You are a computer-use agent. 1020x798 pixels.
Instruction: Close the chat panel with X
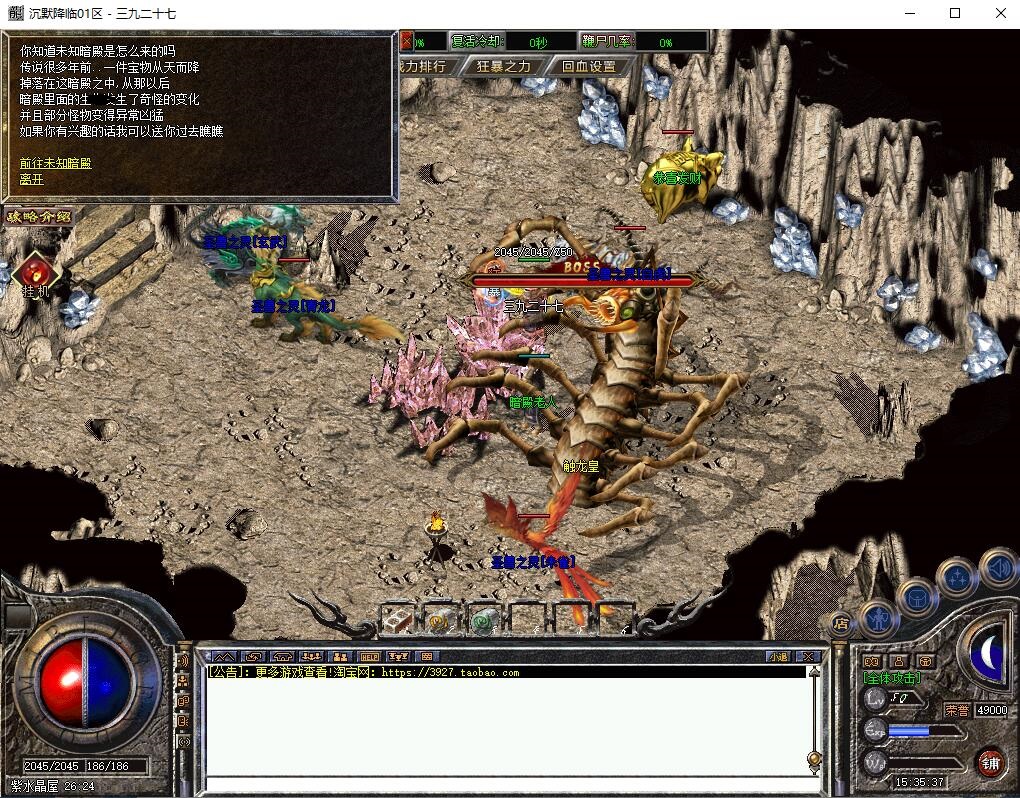(x=809, y=657)
